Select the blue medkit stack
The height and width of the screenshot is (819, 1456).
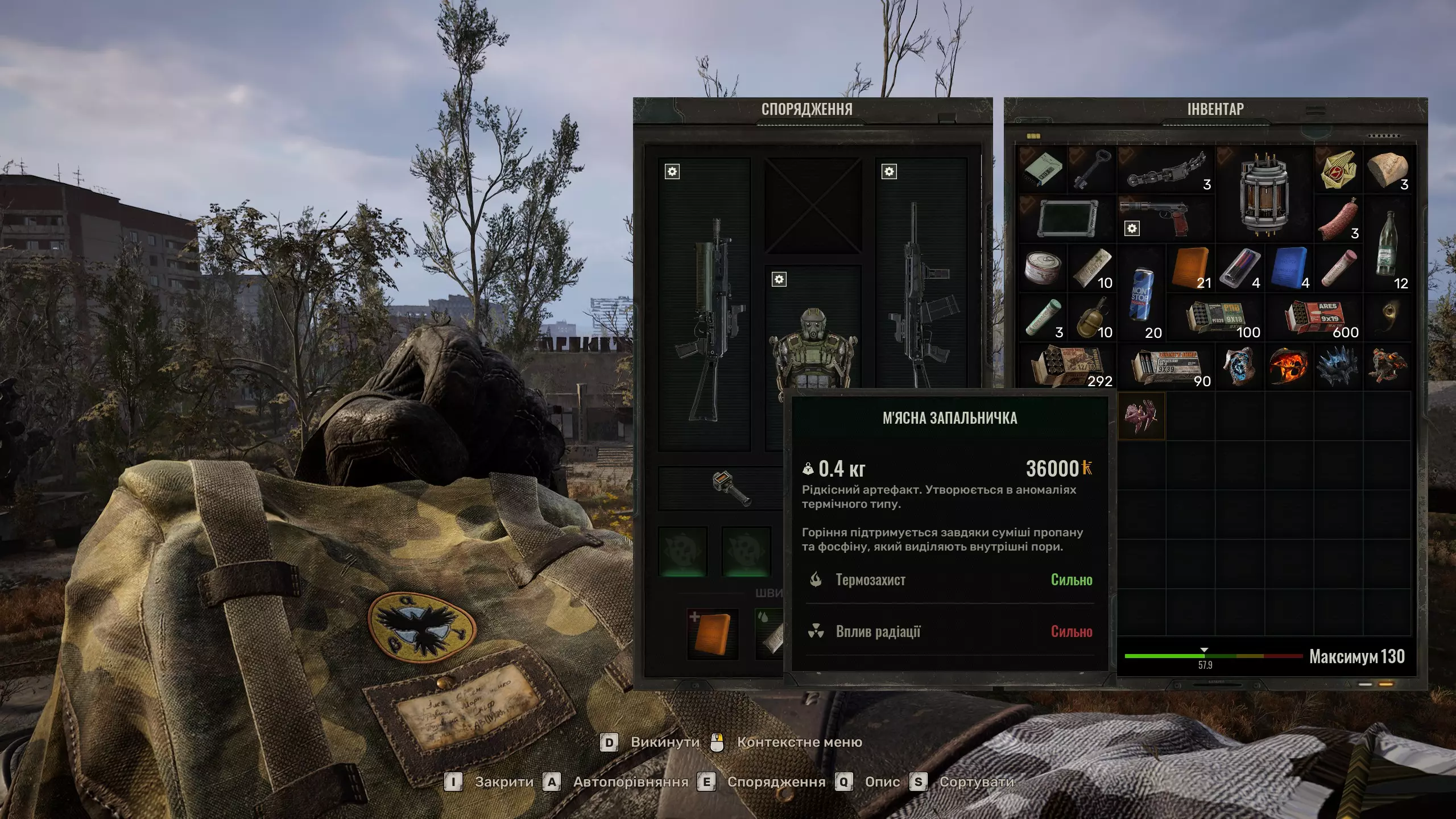1289,268
